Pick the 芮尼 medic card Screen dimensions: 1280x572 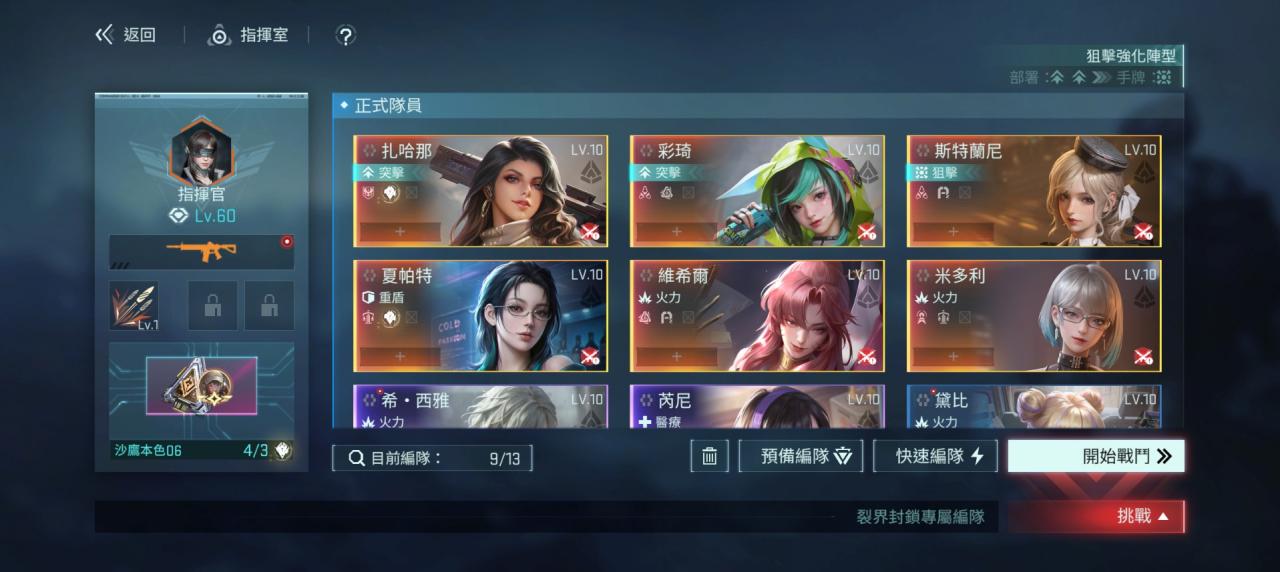[757, 407]
